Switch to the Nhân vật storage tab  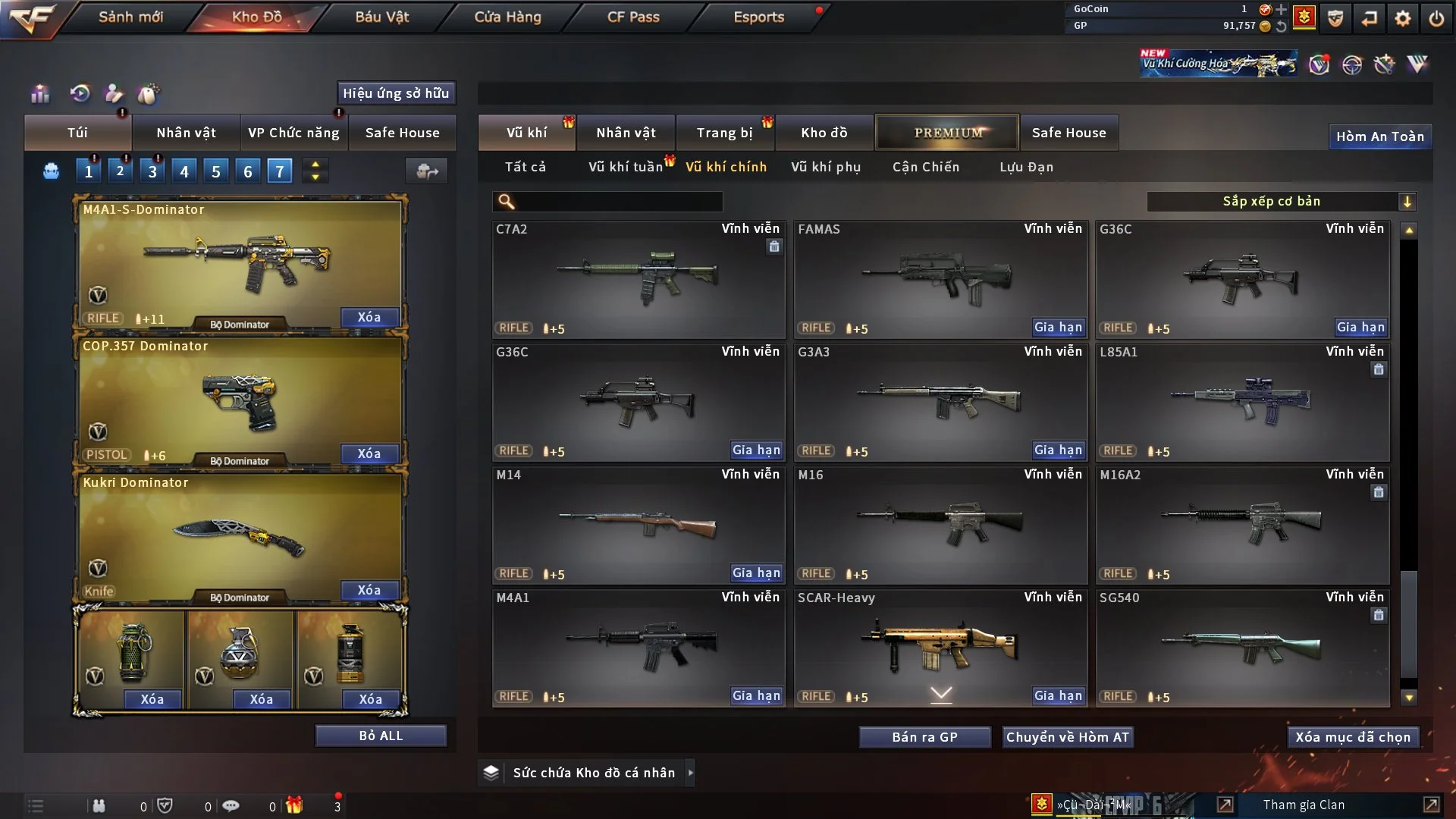coord(626,133)
